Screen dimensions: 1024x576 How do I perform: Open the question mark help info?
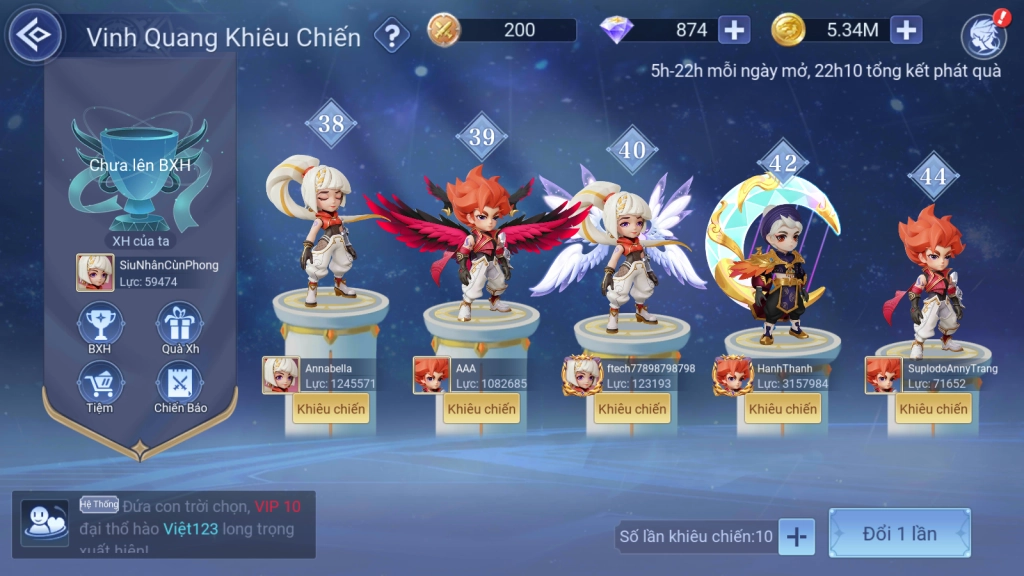tap(392, 37)
